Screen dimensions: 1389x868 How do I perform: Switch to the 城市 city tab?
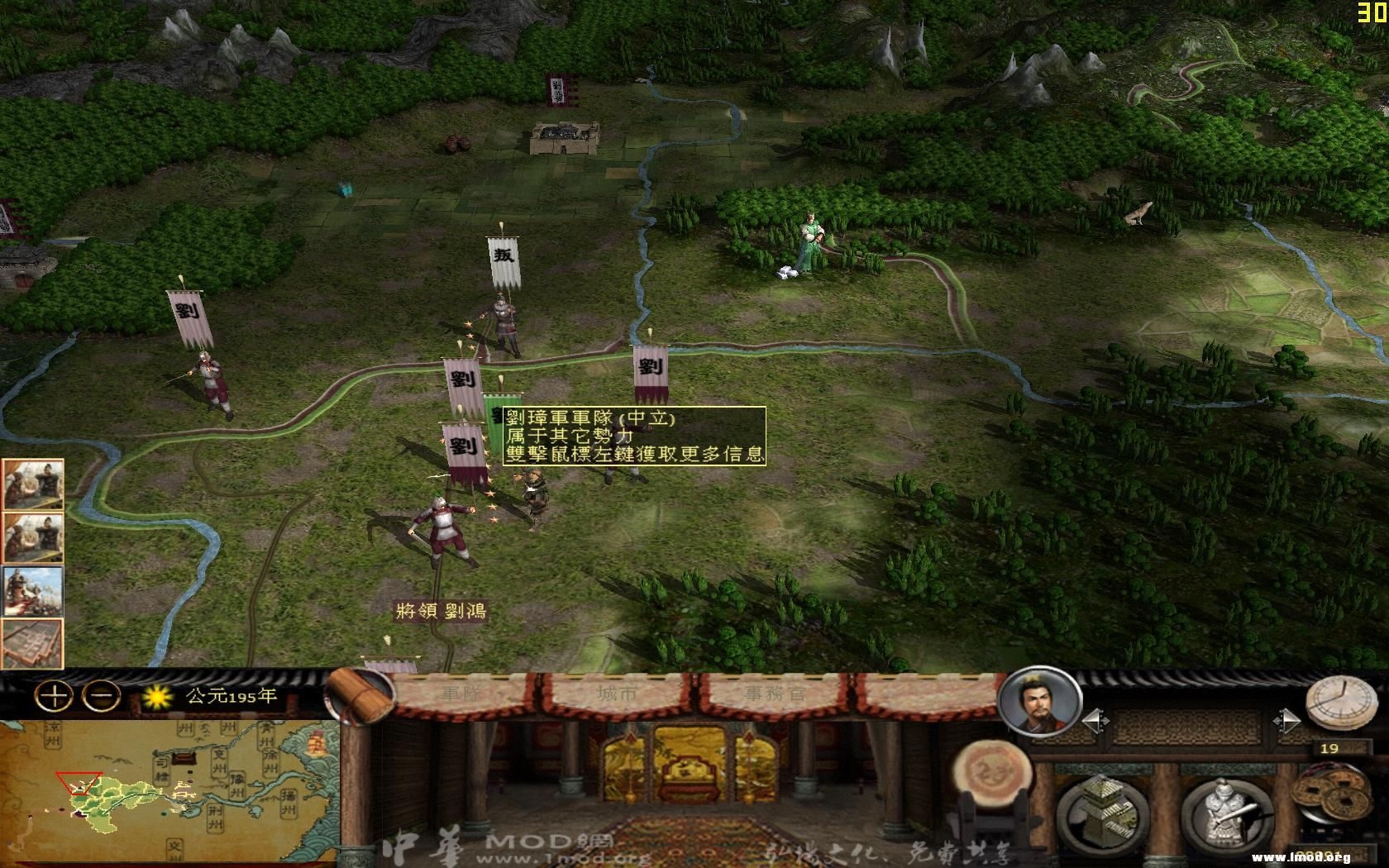(616, 693)
